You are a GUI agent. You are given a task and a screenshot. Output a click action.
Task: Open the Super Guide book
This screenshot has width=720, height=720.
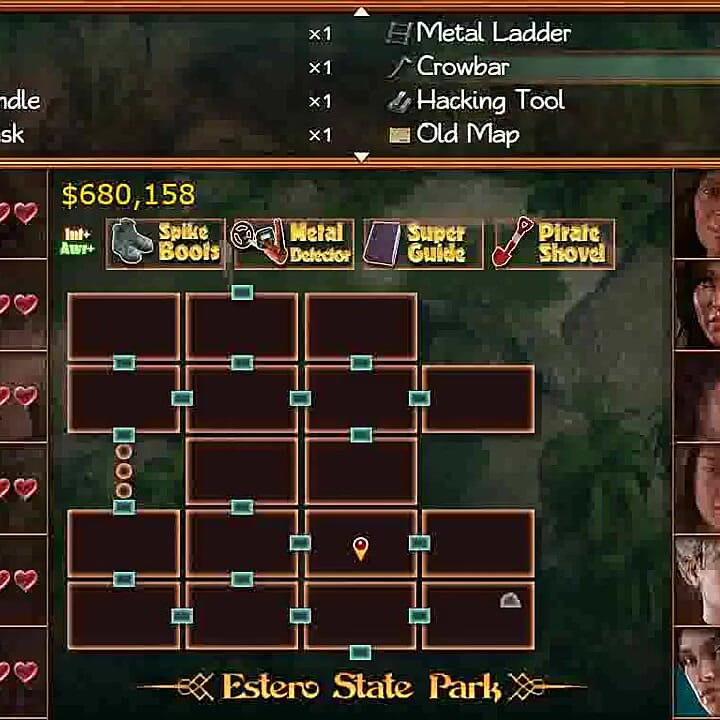pos(422,243)
